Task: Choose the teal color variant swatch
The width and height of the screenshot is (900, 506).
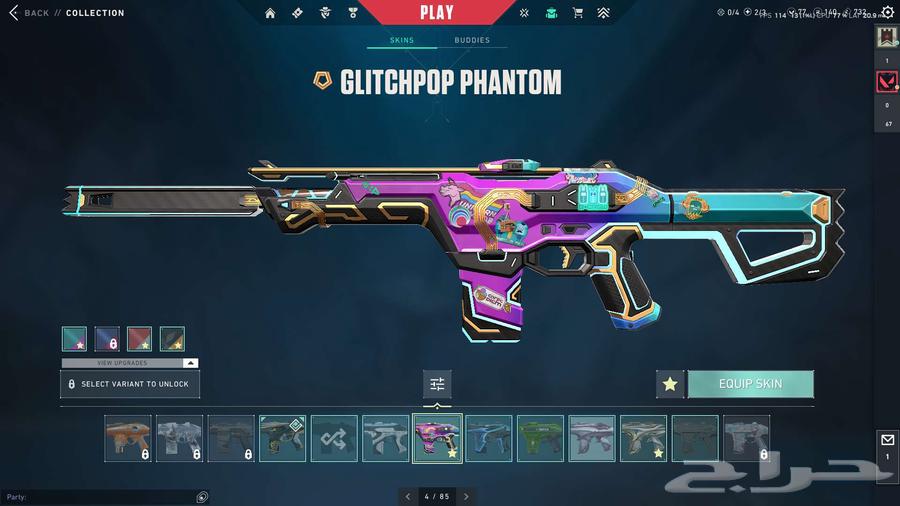Action: coord(74,339)
